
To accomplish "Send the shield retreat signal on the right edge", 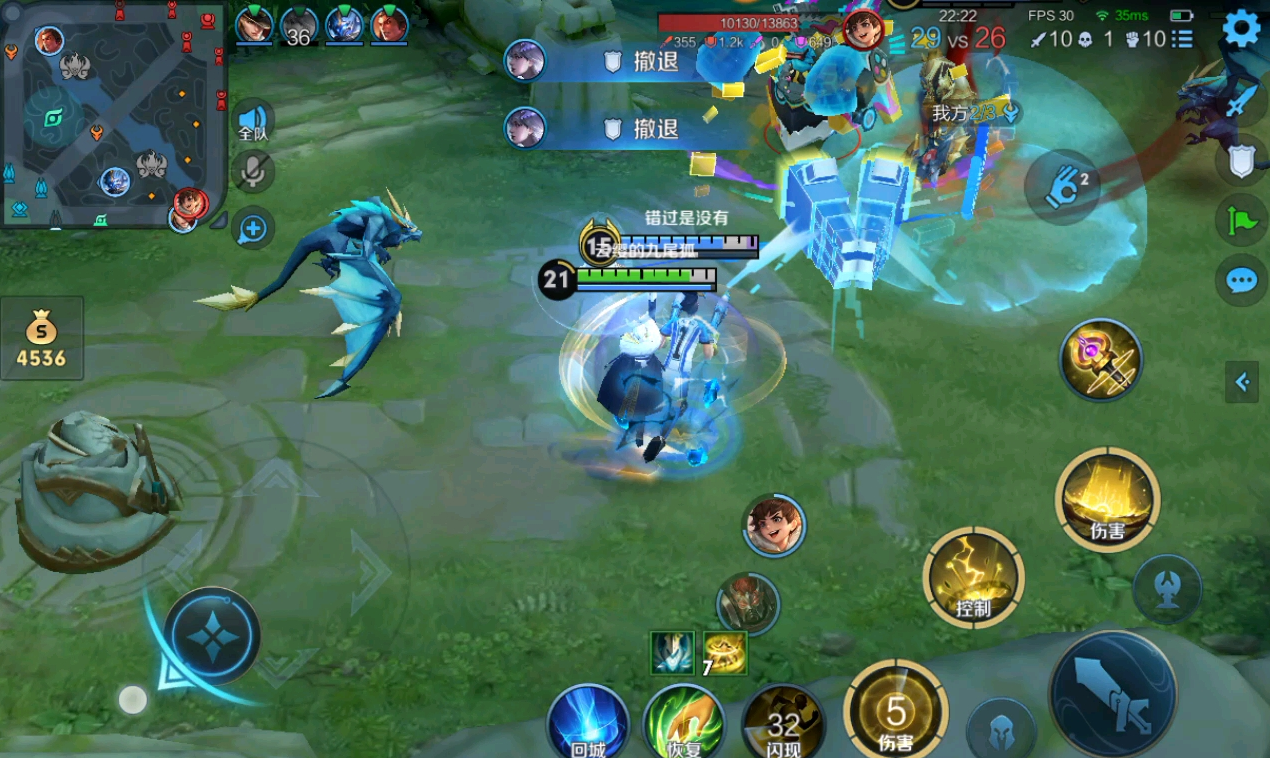I will (x=1241, y=160).
